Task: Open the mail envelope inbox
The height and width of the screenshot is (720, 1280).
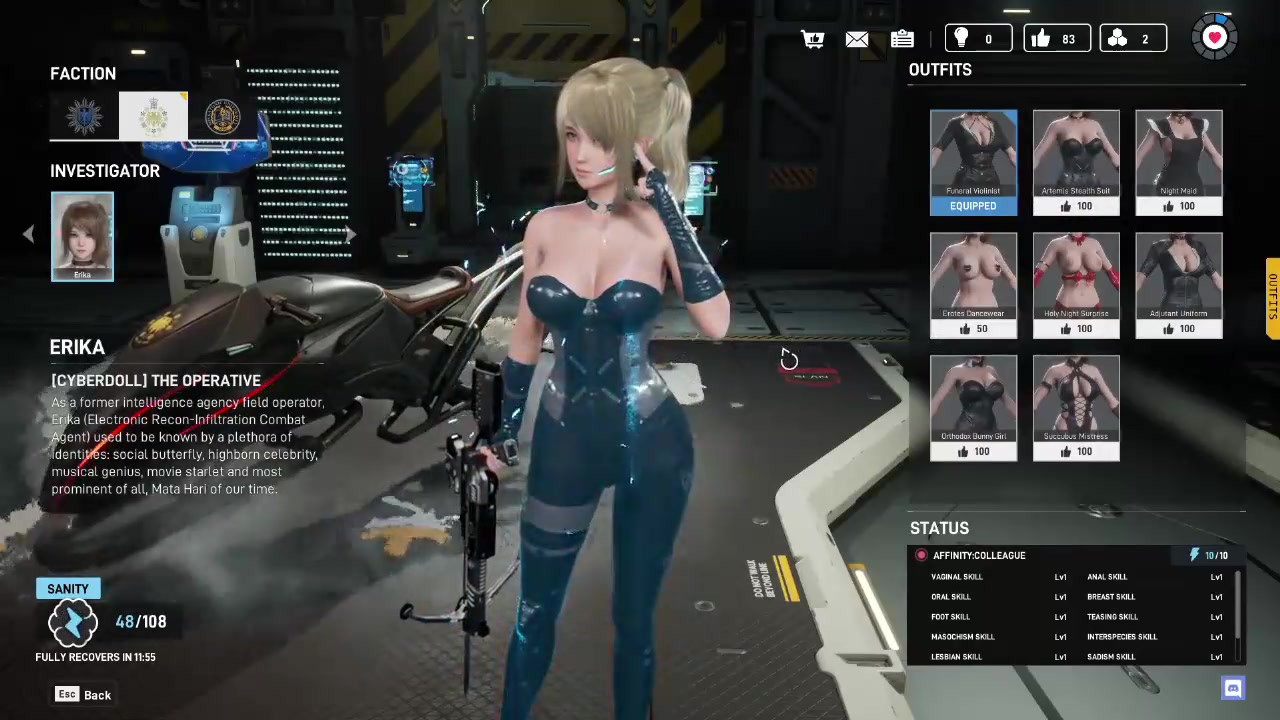Action: point(857,39)
